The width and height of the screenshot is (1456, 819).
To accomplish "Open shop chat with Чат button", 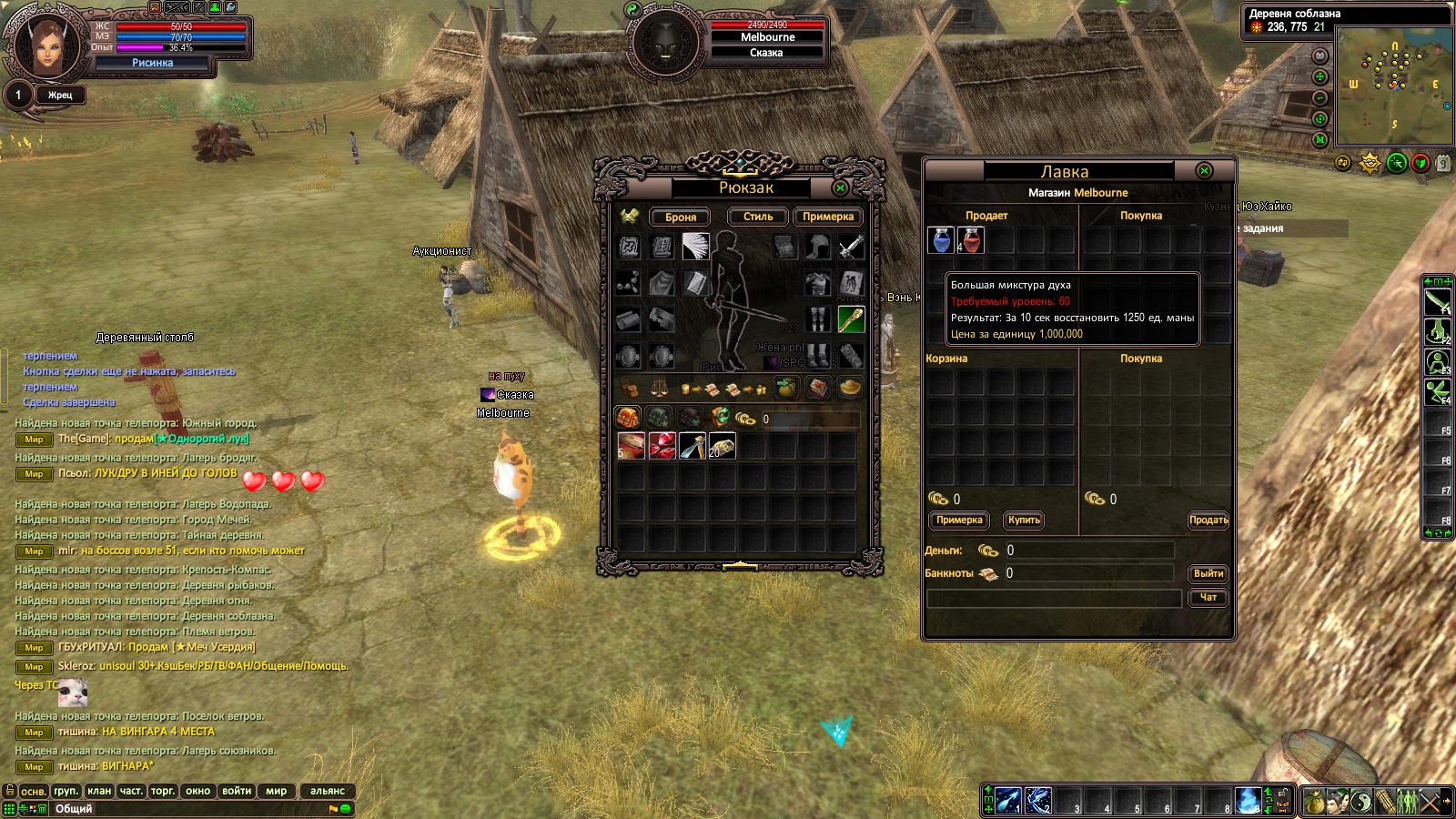I will coord(1208,597).
